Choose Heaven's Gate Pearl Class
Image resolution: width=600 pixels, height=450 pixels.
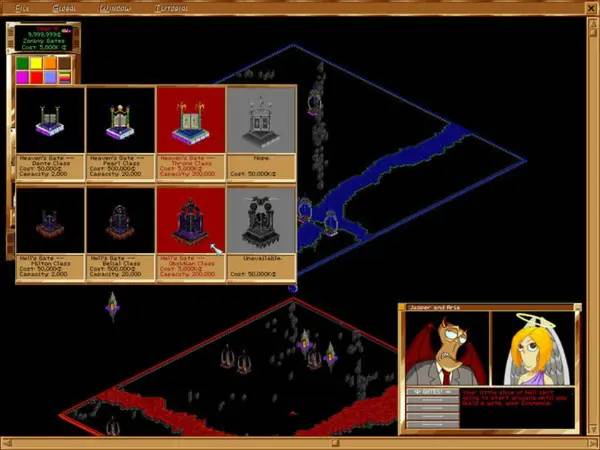click(x=120, y=120)
